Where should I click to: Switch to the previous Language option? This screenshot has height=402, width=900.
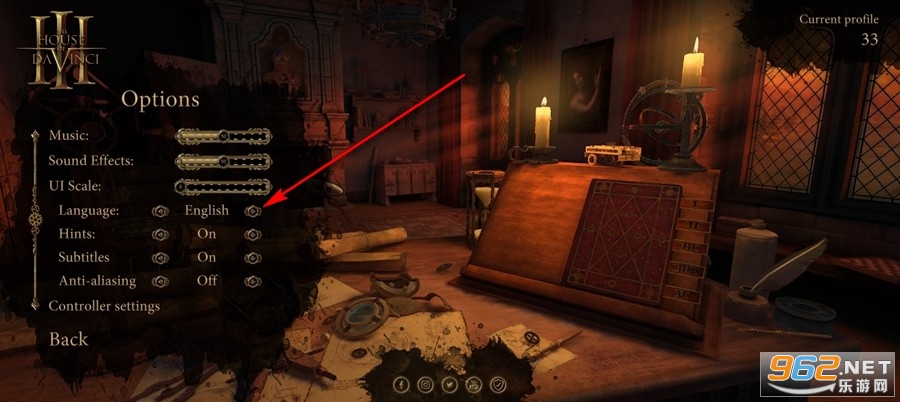click(160, 211)
